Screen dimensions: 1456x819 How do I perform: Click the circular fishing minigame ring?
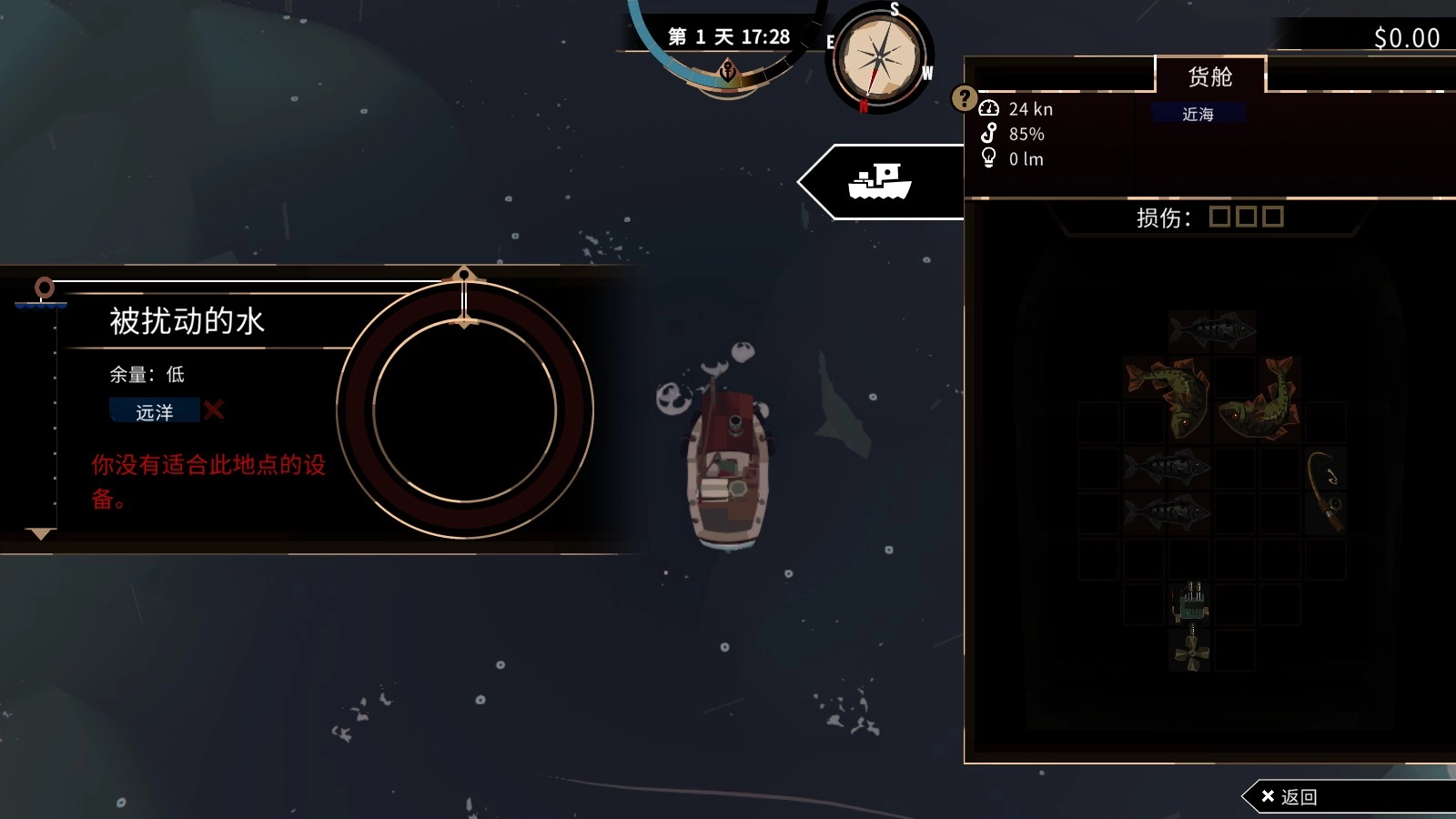click(465, 410)
